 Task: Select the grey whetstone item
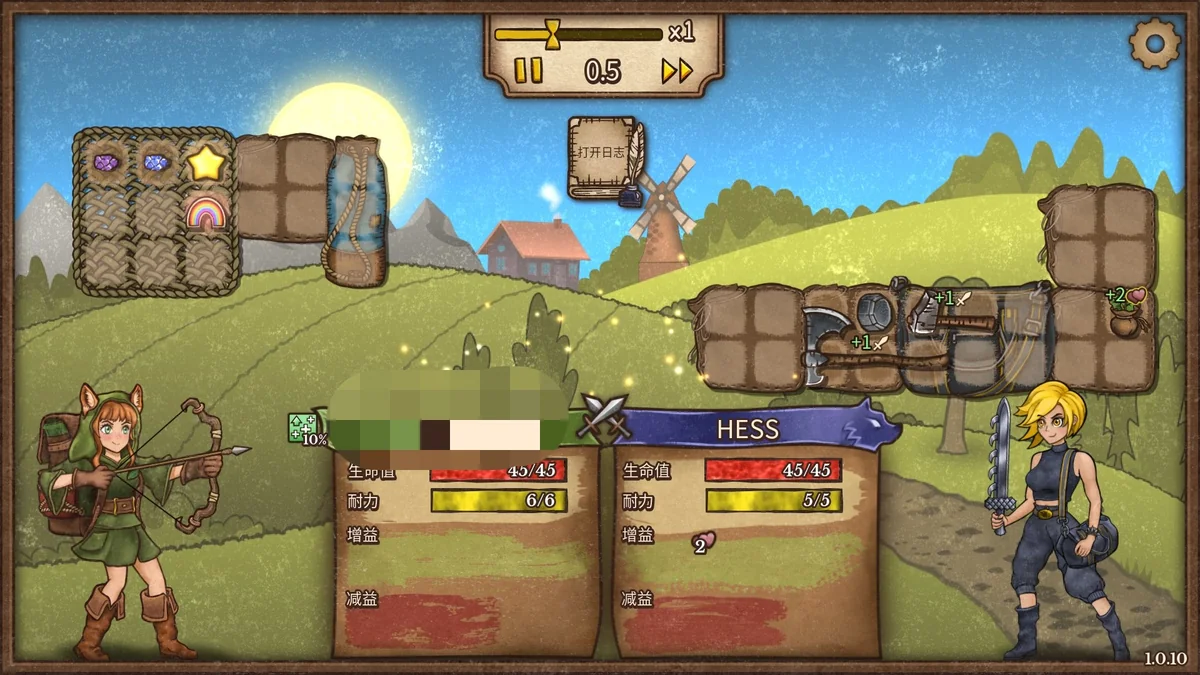(878, 310)
